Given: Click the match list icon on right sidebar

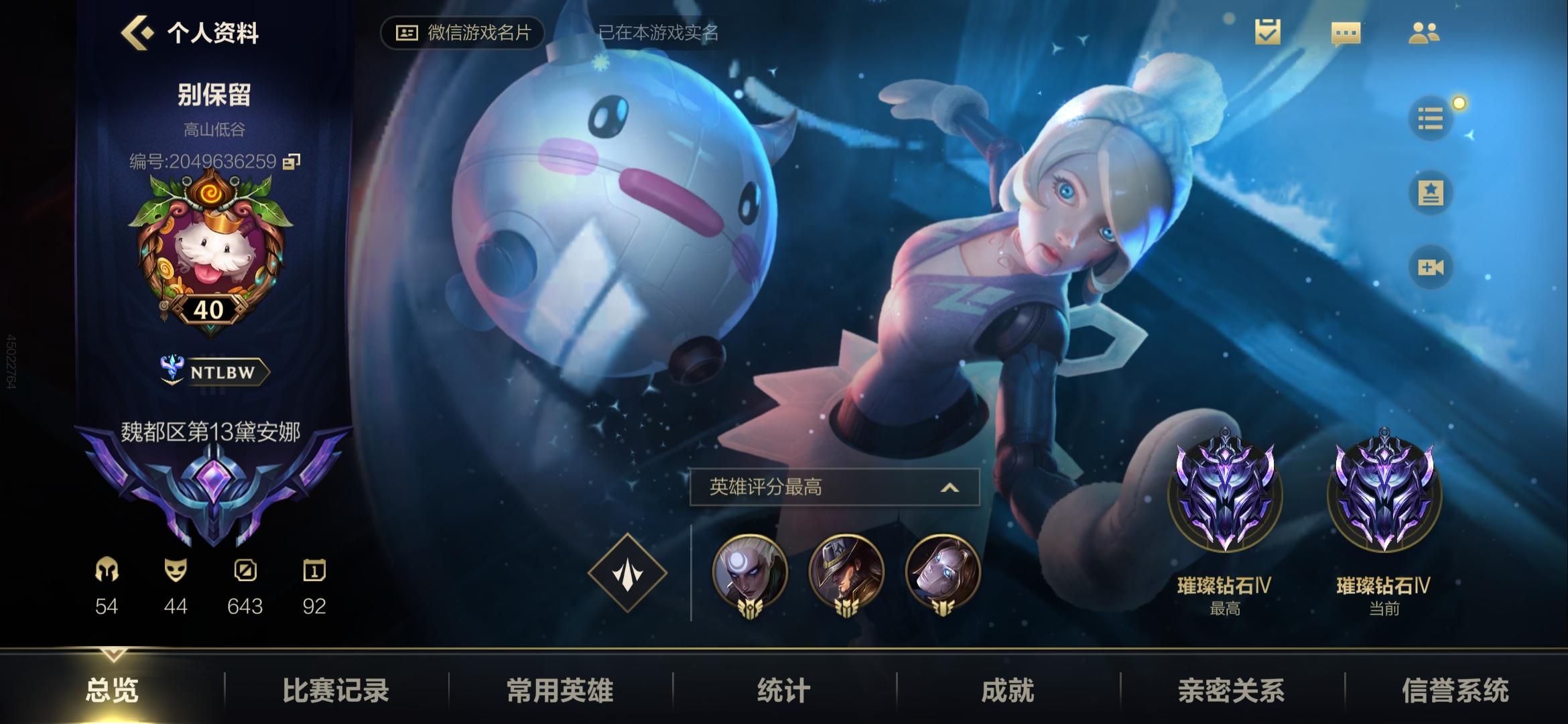Looking at the screenshot, I should pyautogui.click(x=1432, y=117).
